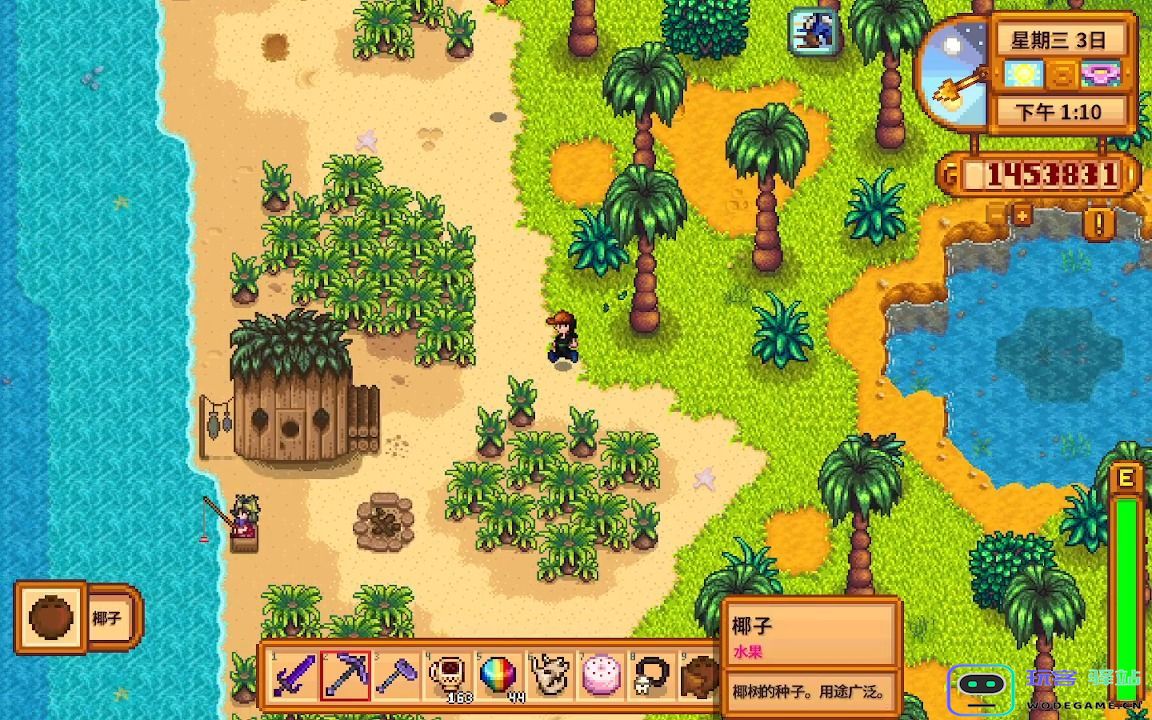Viewport: 1152px width, 720px height.
Task: Pick the prismatic shard stack slot
Action: (499, 675)
